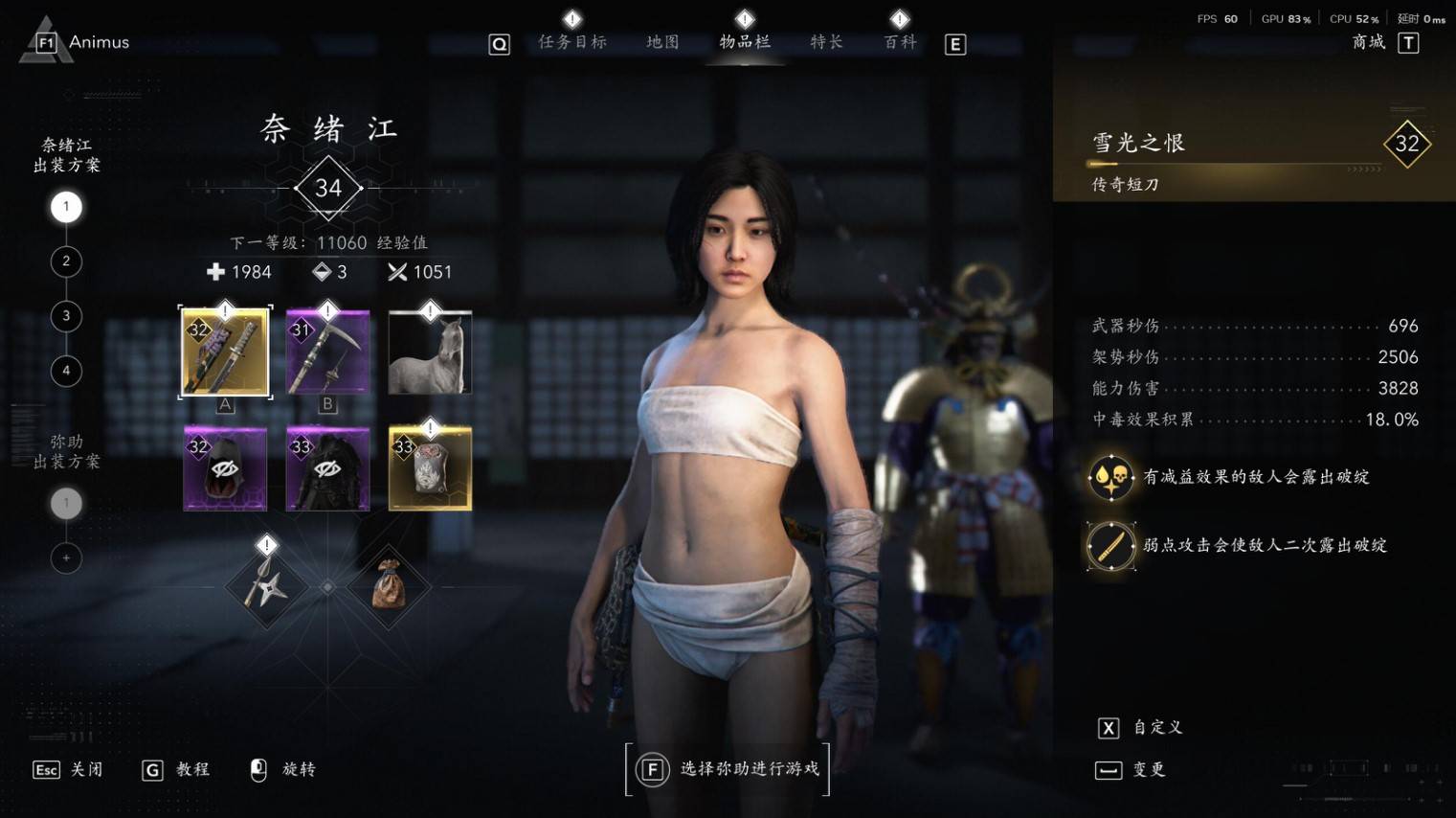Open the 地图 tab
The image size is (1456, 818).
pos(662,42)
